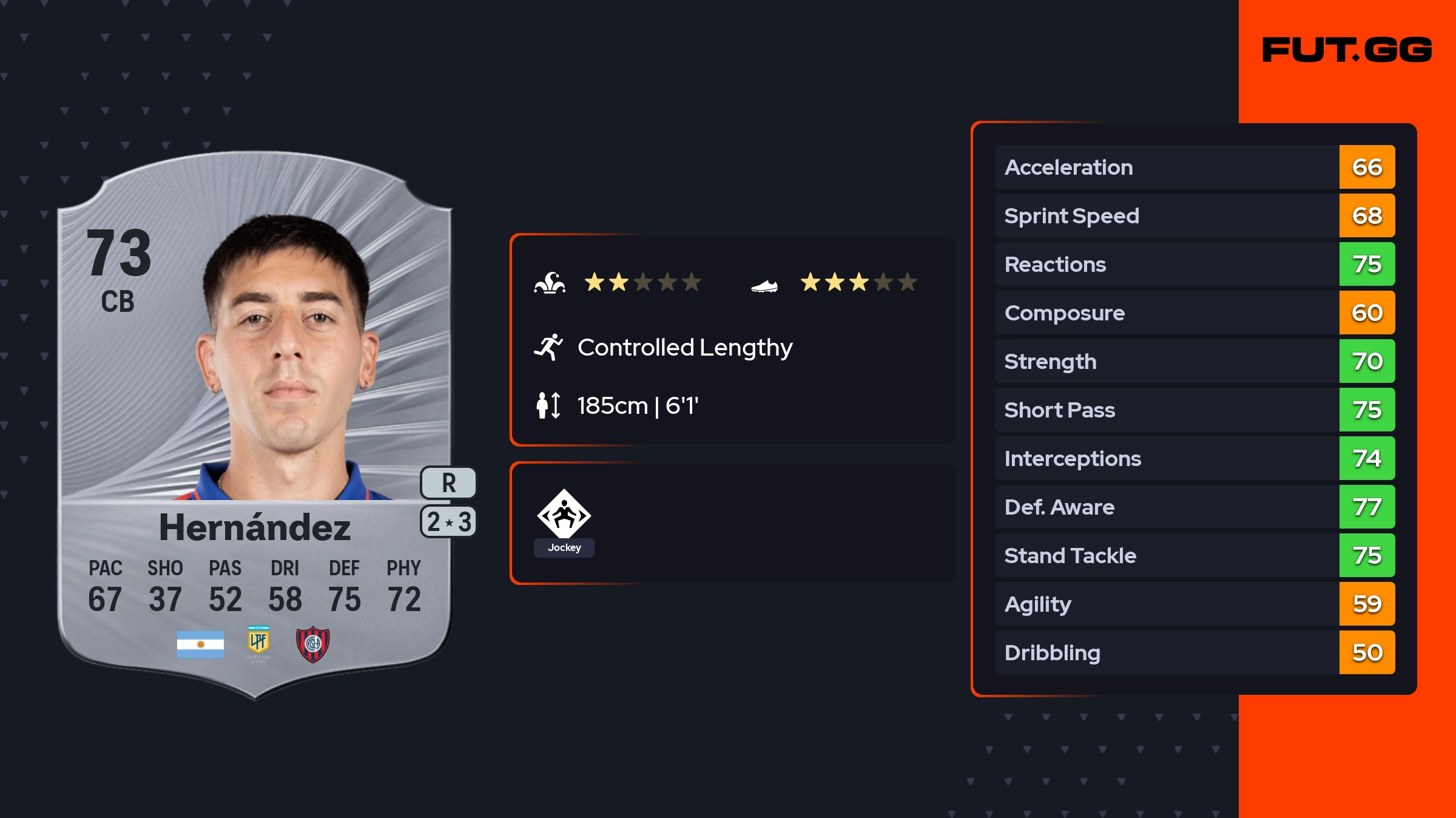
Task: Select the LPF league badge
Action: click(258, 643)
